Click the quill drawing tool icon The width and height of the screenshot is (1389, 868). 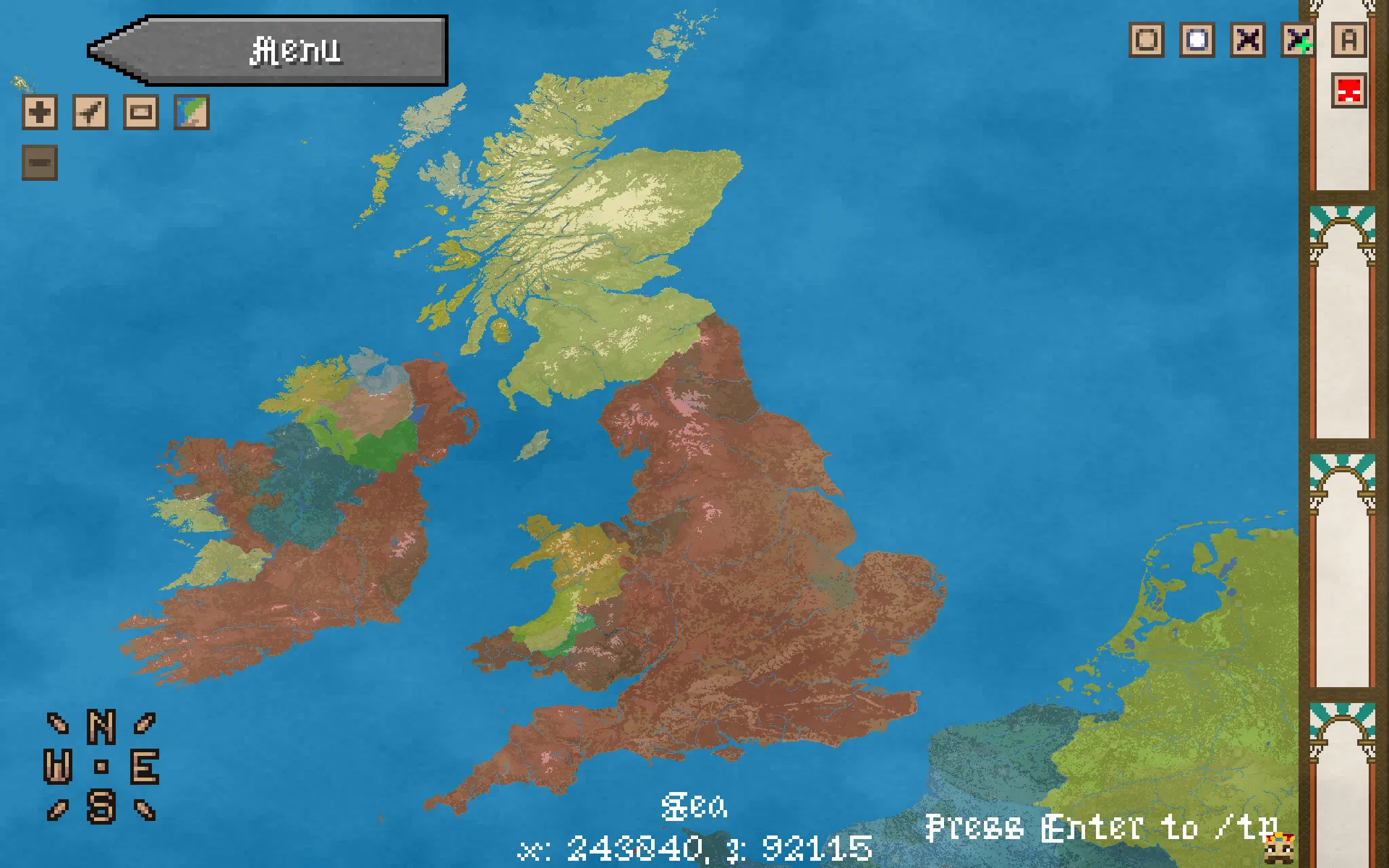tap(90, 112)
